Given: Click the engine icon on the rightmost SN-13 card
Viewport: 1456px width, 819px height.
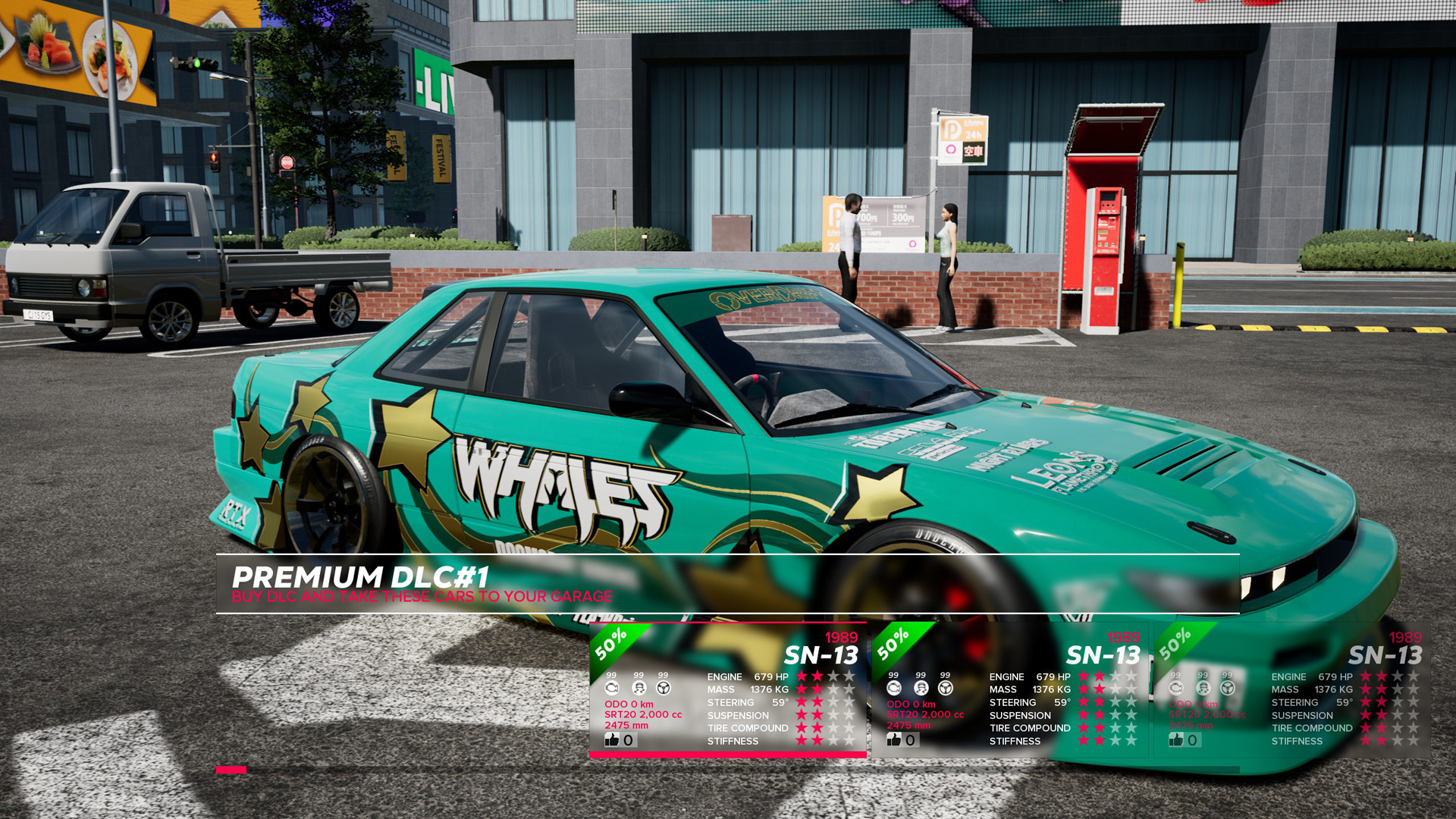Looking at the screenshot, I should [1177, 689].
